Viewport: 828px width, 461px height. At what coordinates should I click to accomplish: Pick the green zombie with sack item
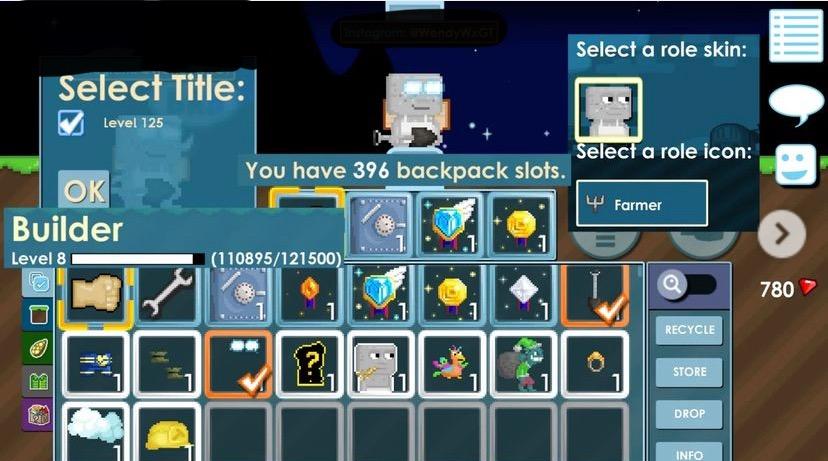(x=522, y=363)
